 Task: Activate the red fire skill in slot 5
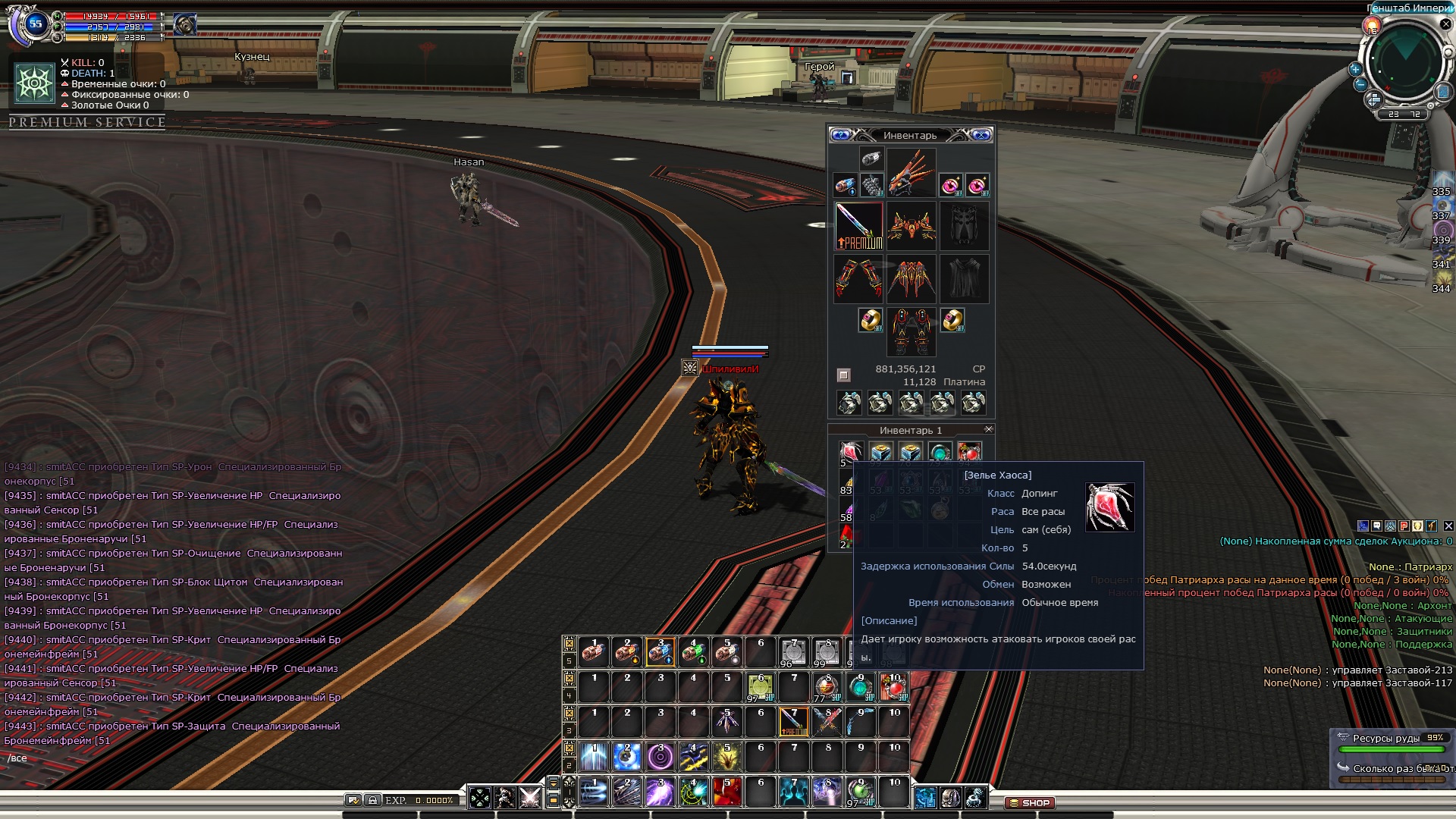(726, 792)
